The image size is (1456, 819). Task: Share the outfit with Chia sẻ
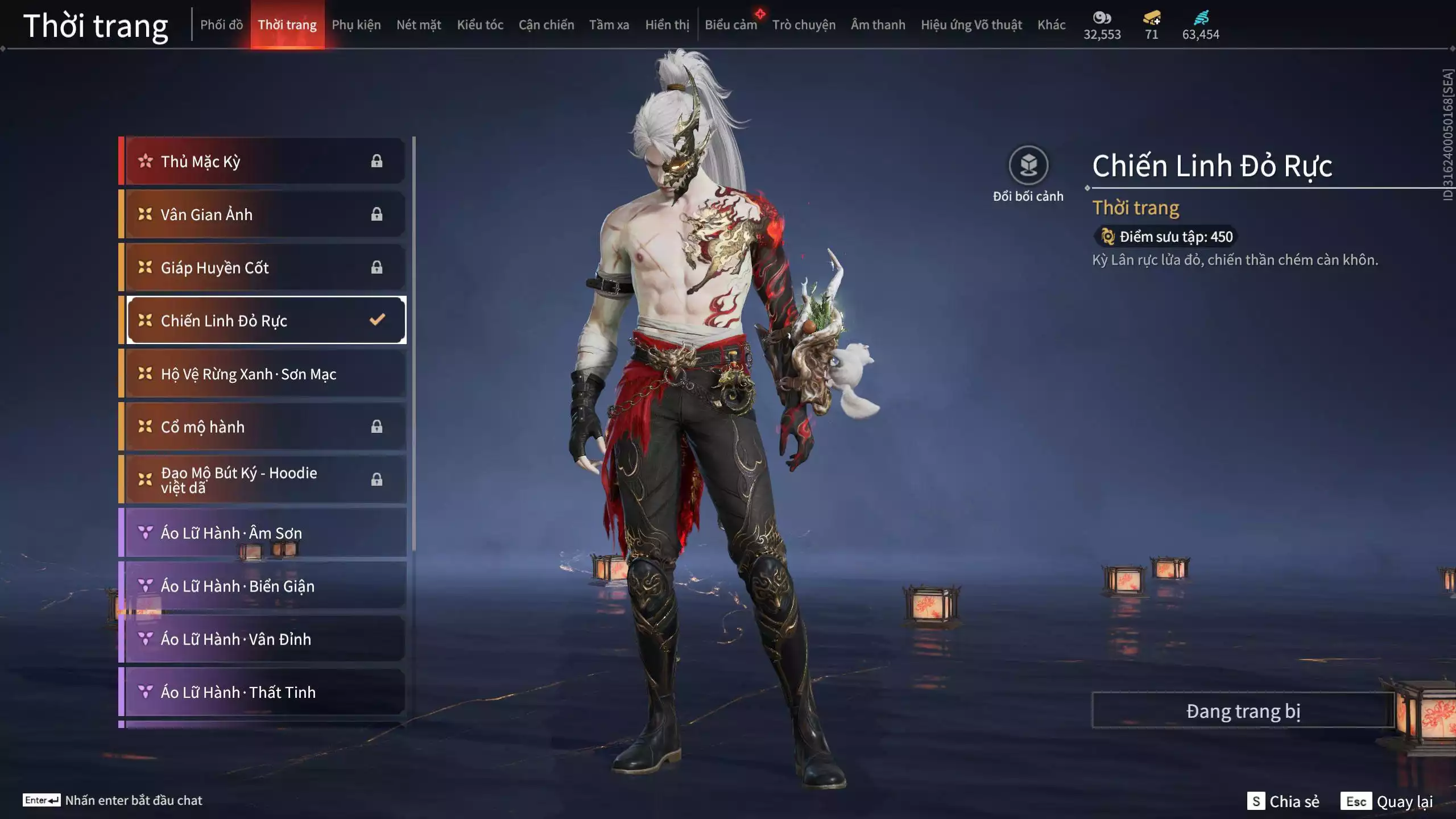tap(1283, 801)
